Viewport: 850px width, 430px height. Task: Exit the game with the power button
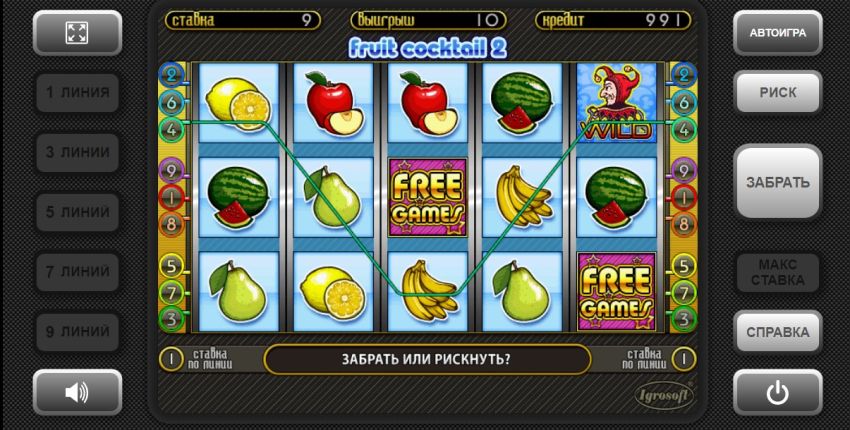777,392
